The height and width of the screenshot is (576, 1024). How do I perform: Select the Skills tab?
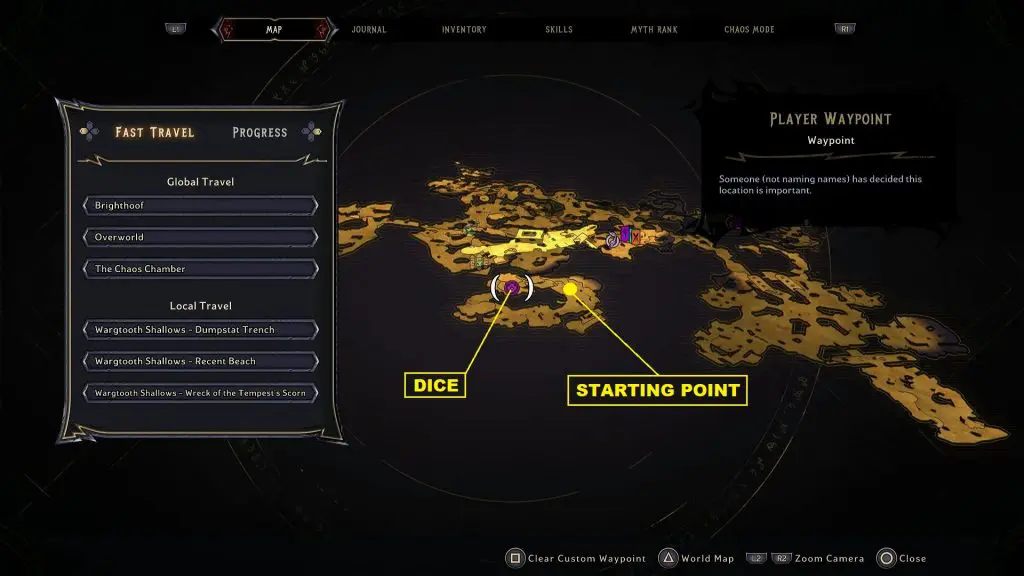(x=559, y=30)
